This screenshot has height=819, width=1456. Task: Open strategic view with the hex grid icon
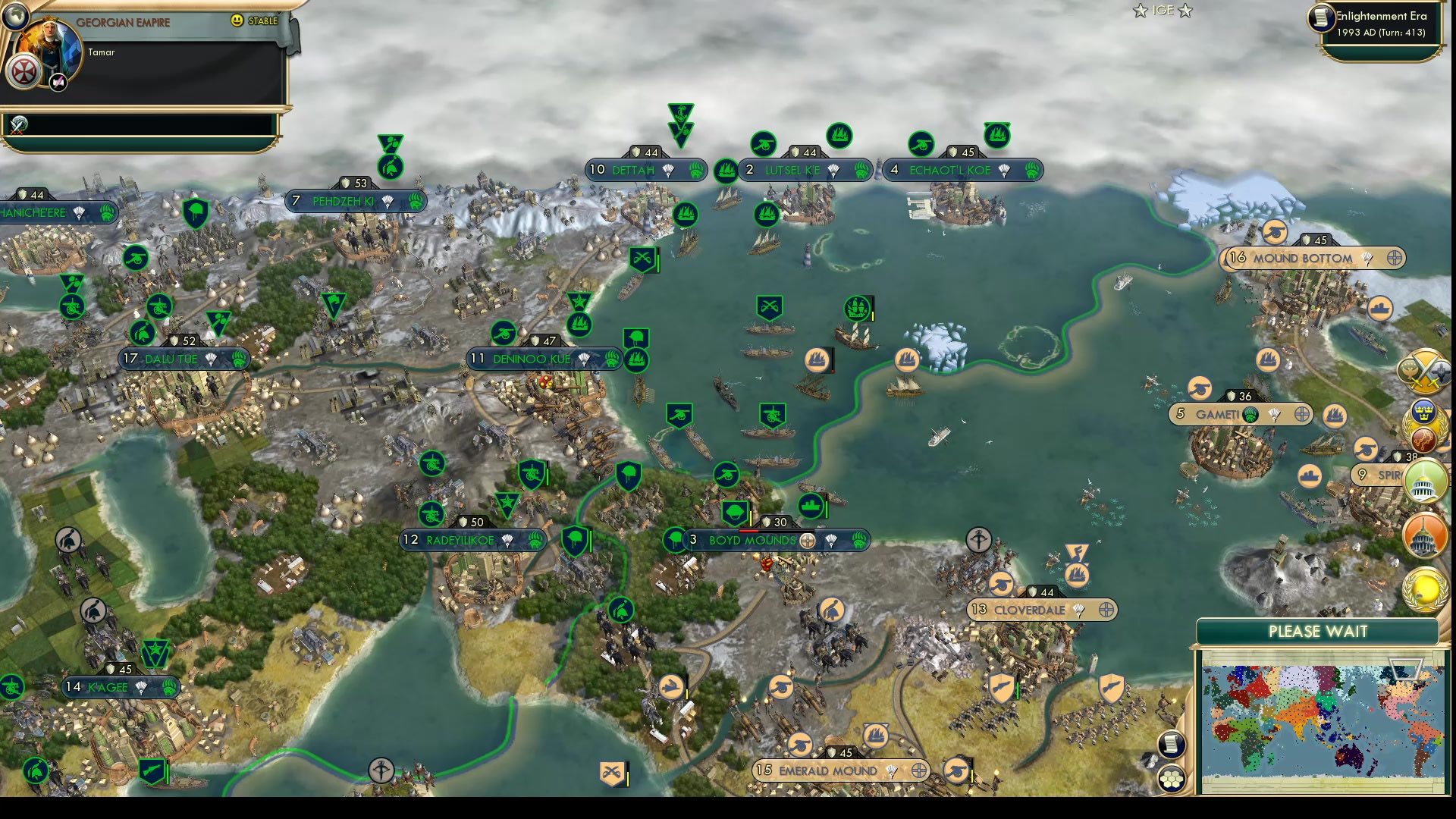[1172, 777]
